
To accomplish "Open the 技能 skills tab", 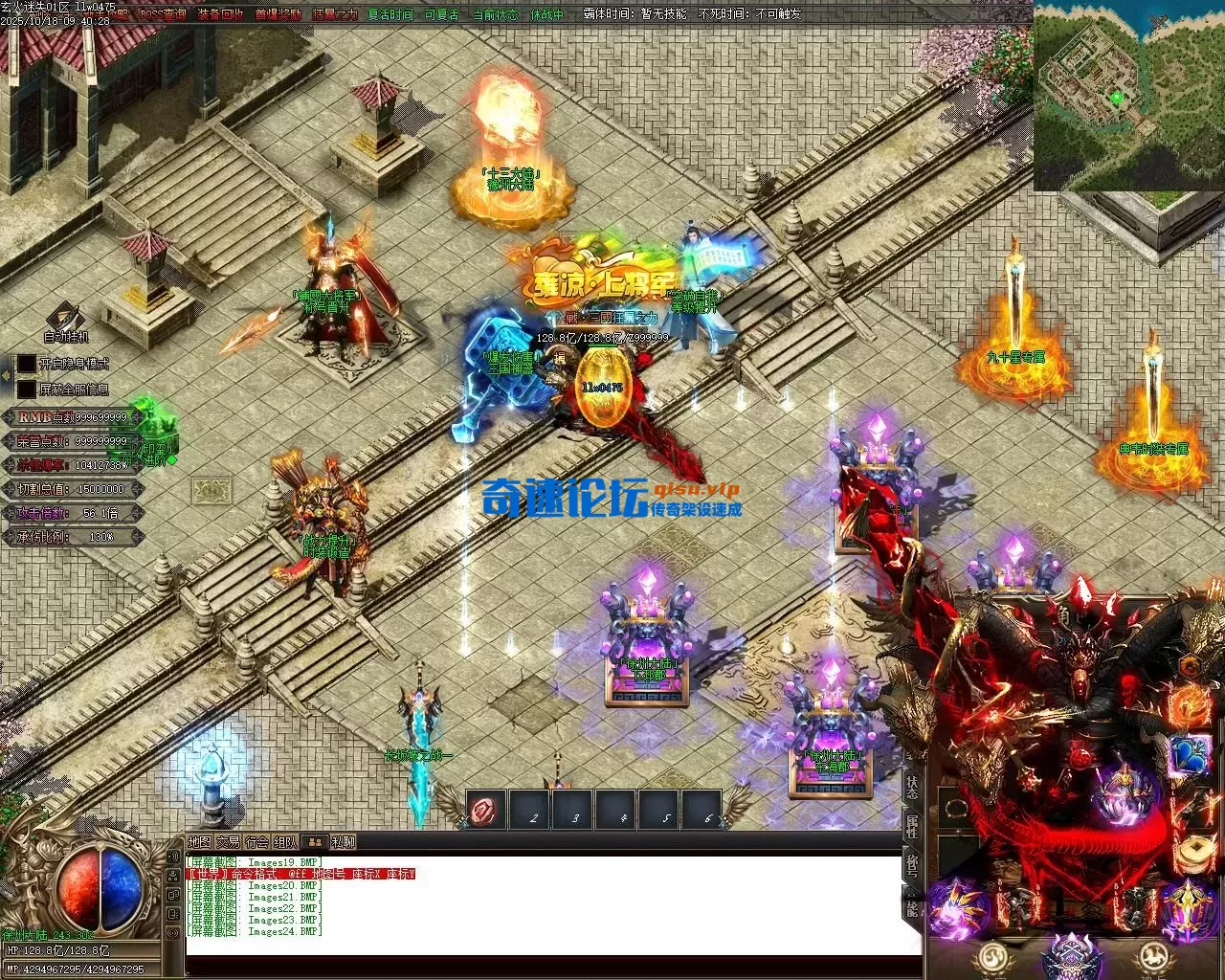I will click(x=911, y=905).
